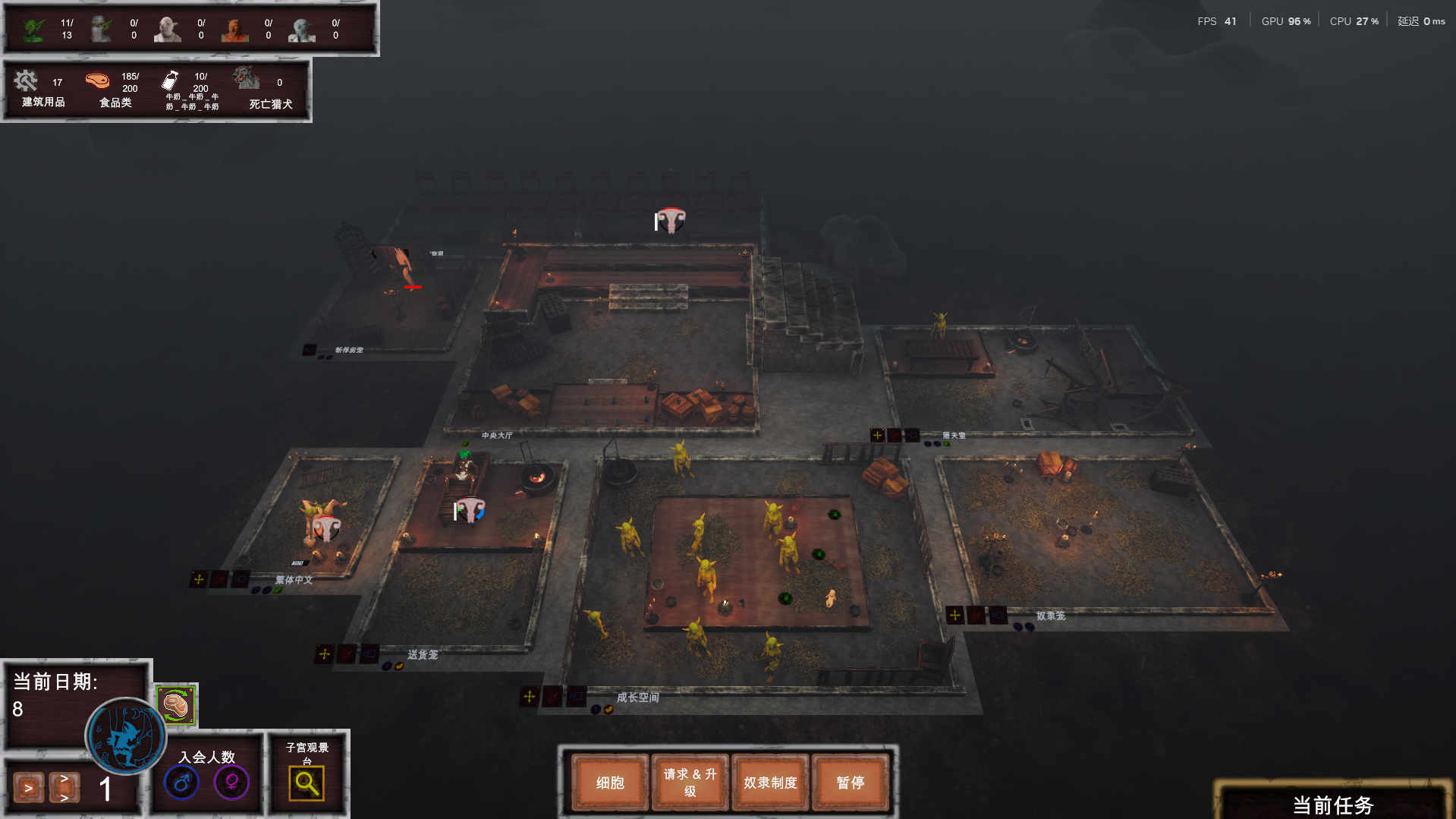Click the 暂停 (pause) button
The image size is (1456, 819).
(850, 783)
